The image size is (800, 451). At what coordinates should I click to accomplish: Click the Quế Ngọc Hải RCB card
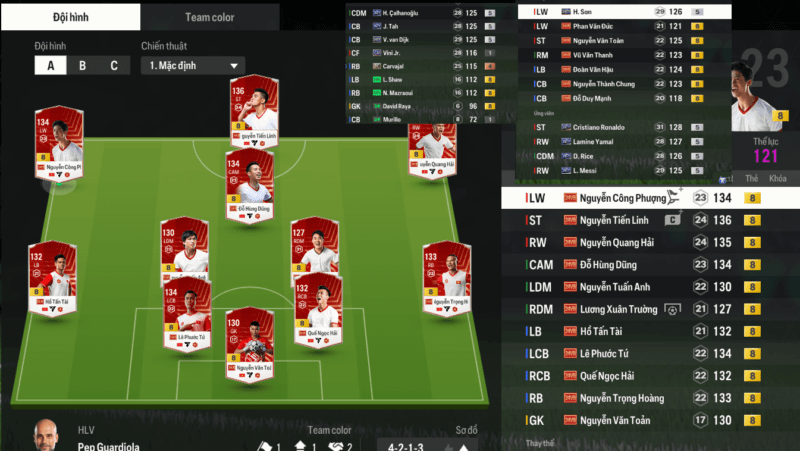[318, 310]
